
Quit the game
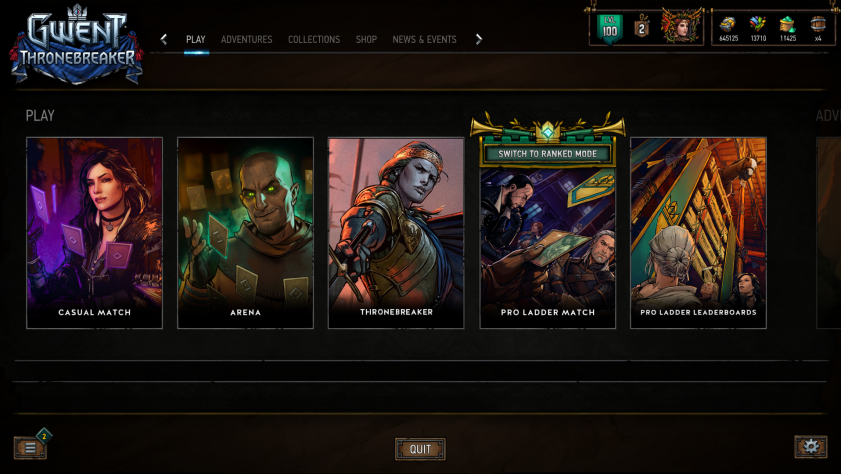click(x=420, y=449)
